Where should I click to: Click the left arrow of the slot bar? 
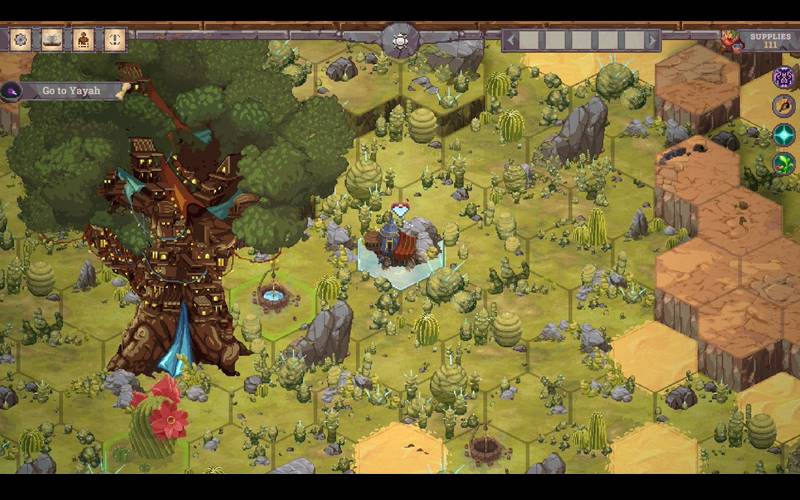click(x=511, y=40)
